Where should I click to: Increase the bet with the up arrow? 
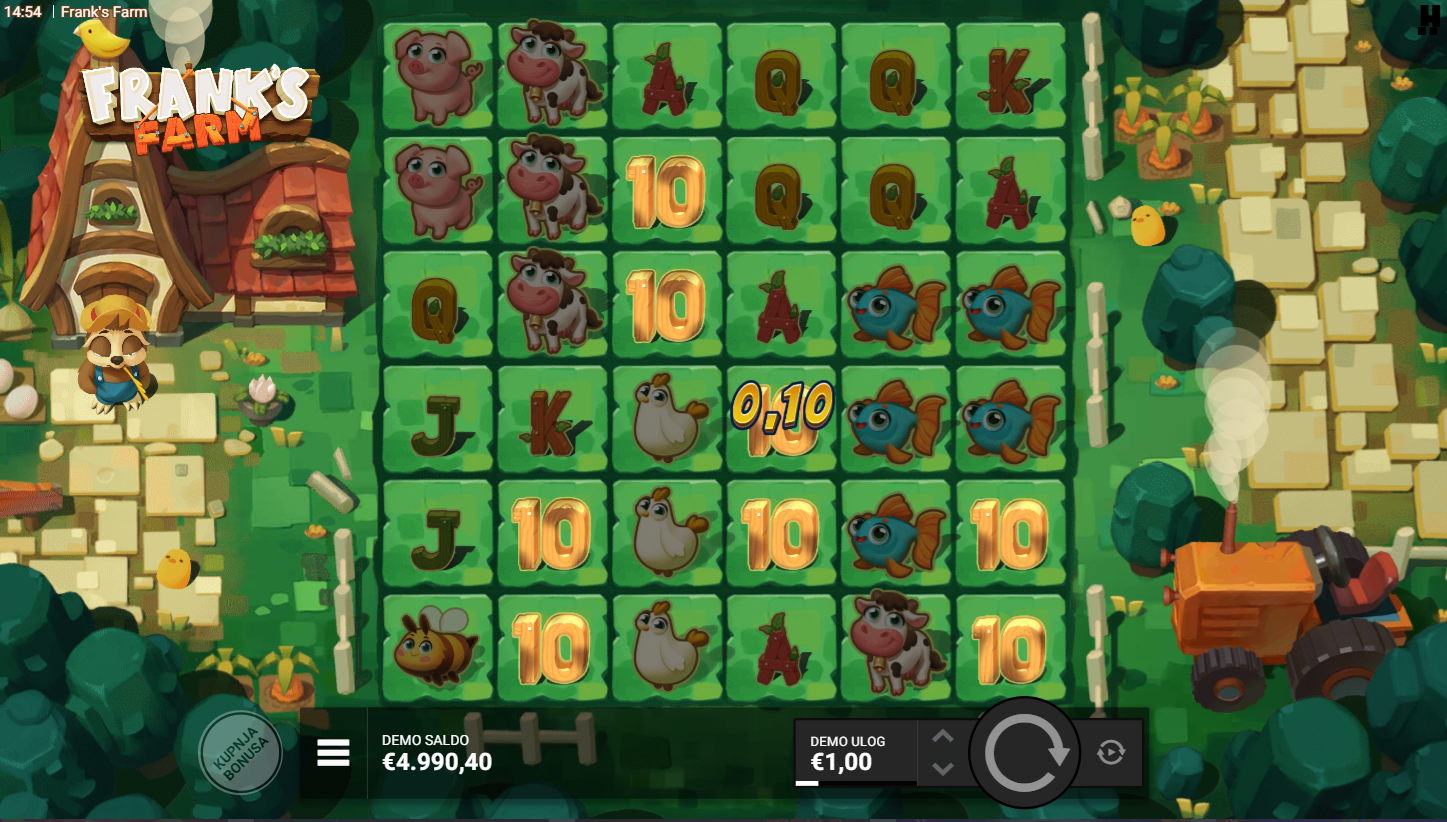[x=943, y=737]
